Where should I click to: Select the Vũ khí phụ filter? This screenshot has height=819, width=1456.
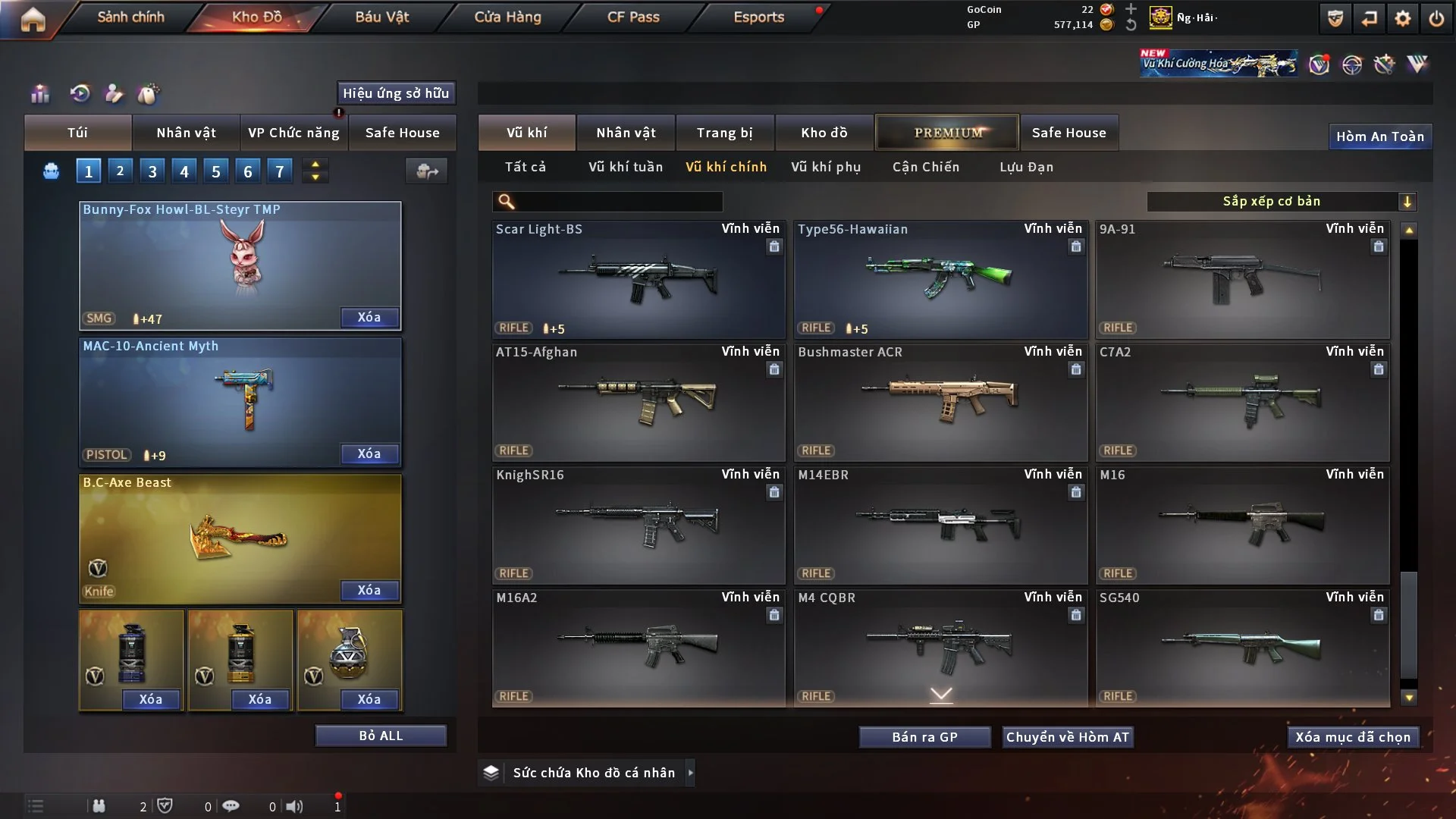826,167
